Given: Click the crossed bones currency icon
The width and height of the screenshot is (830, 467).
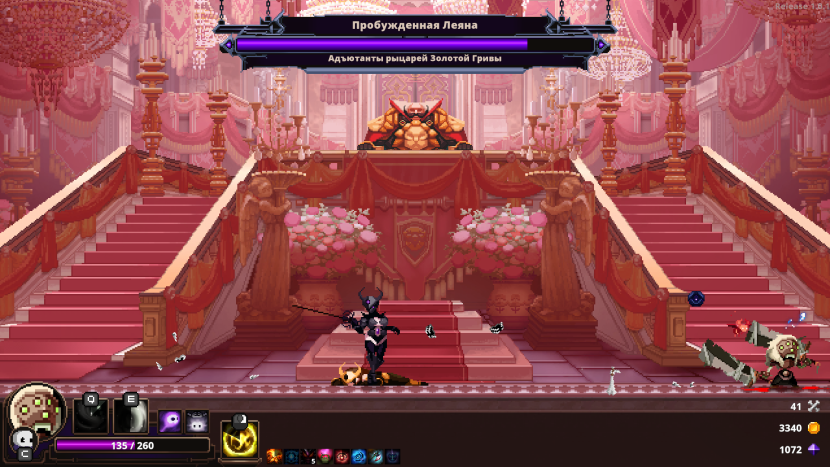Looking at the screenshot, I should tap(812, 406).
